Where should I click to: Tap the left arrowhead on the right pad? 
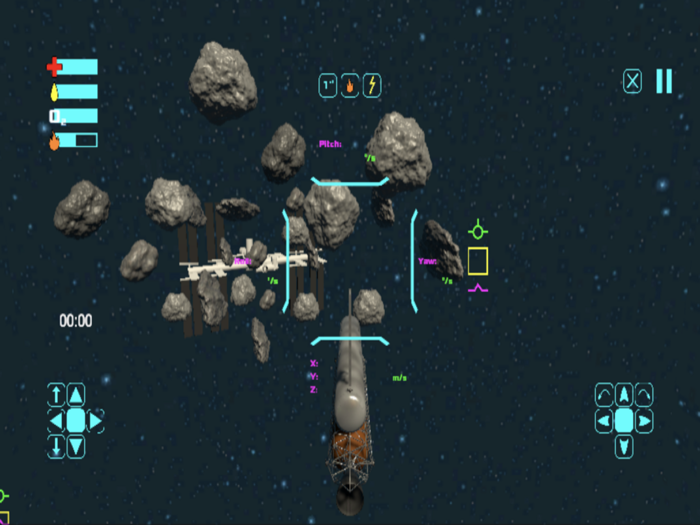604,421
